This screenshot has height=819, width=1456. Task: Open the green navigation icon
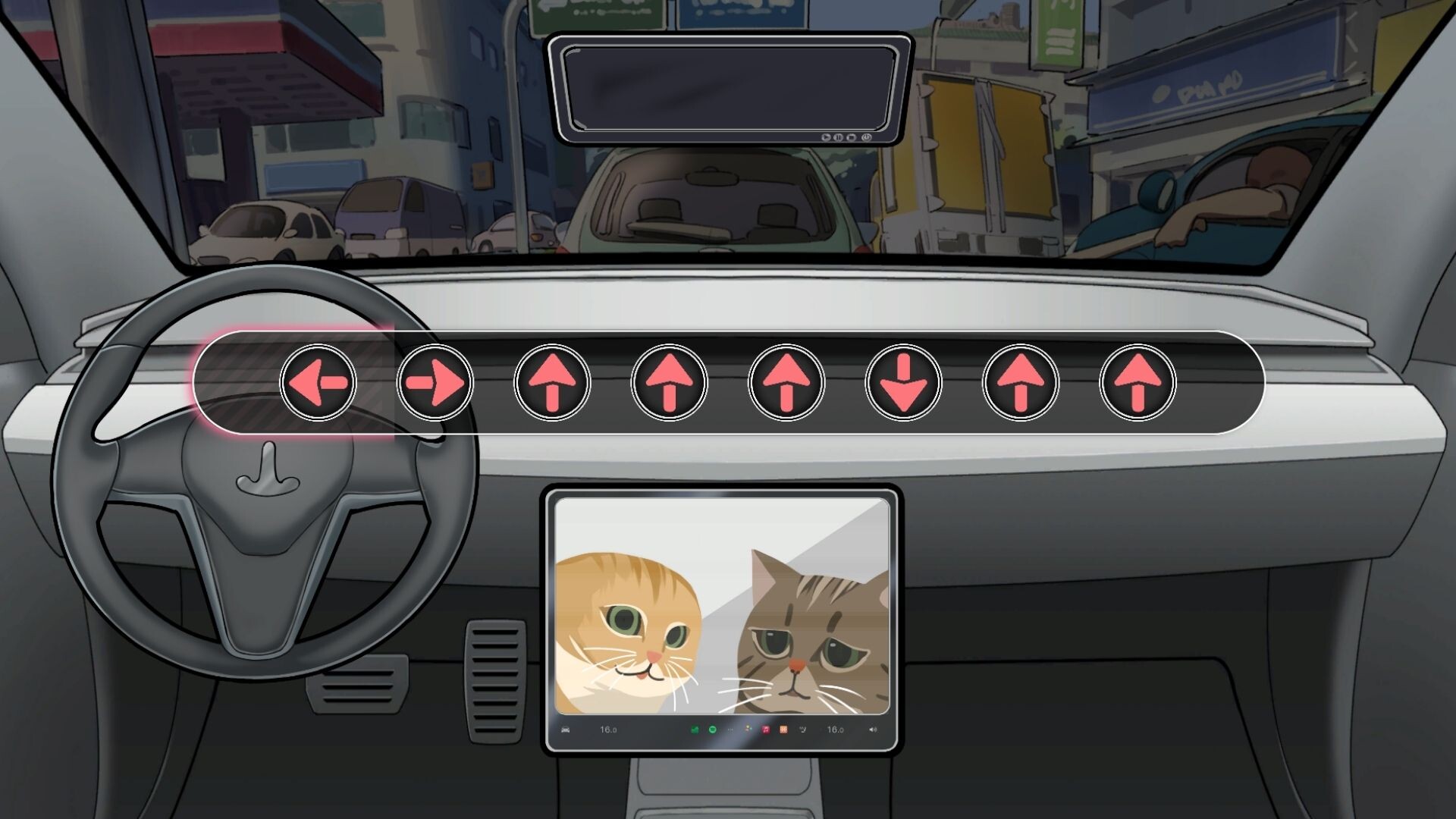697,729
